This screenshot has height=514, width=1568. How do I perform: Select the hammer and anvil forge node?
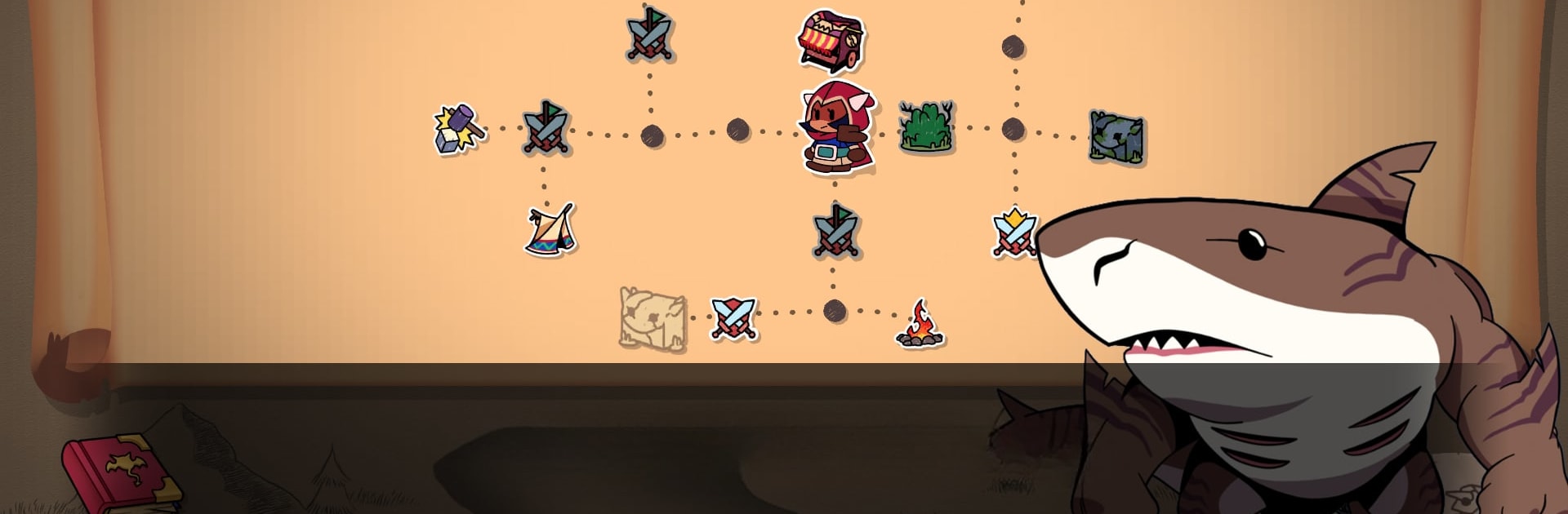click(x=458, y=129)
